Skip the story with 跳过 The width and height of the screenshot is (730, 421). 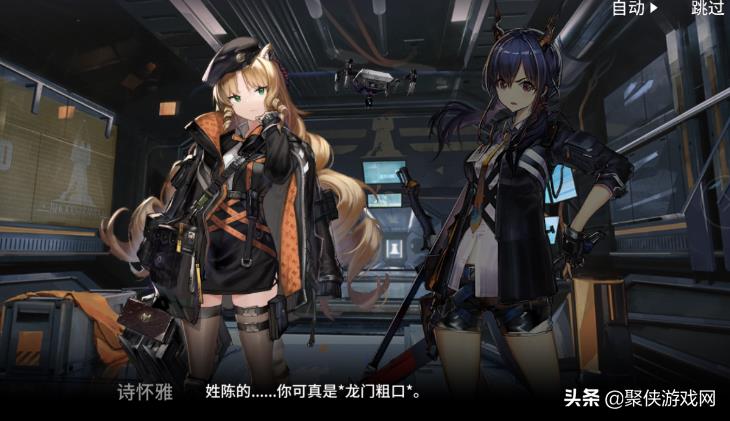707,8
